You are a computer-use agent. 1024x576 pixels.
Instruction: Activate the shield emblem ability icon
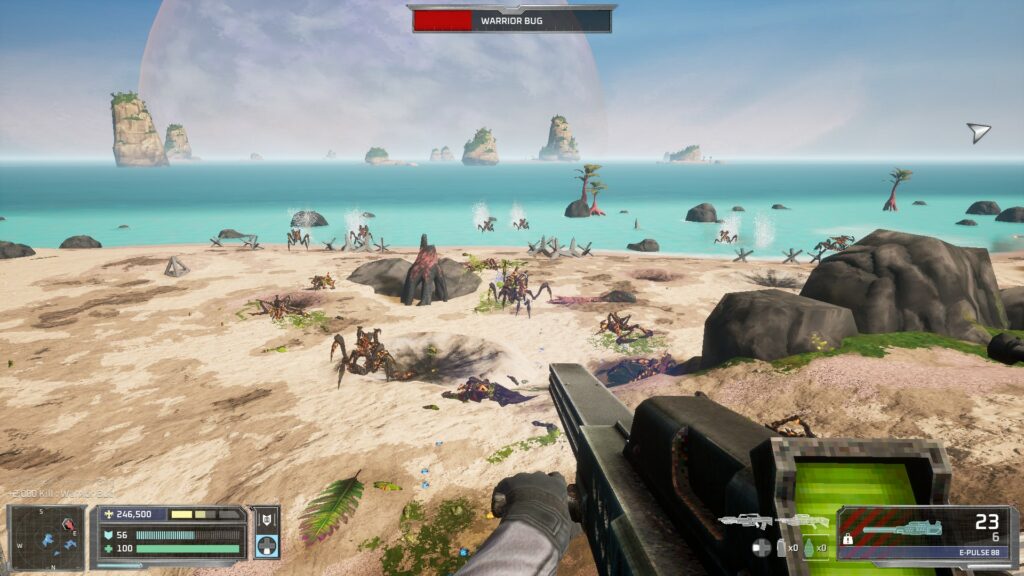[x=266, y=519]
